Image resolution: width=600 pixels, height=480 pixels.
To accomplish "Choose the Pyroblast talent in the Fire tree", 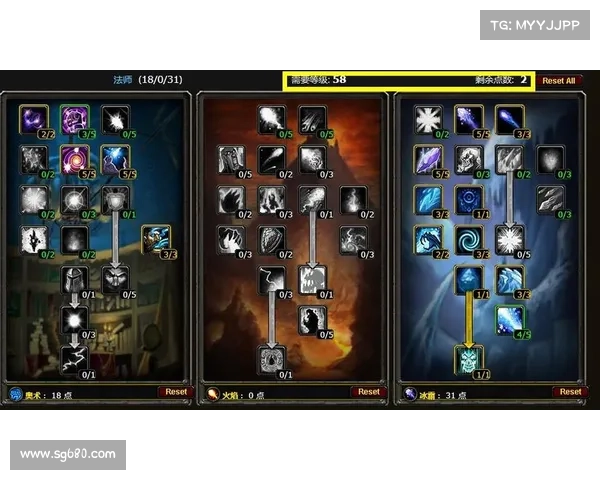I will (312, 200).
